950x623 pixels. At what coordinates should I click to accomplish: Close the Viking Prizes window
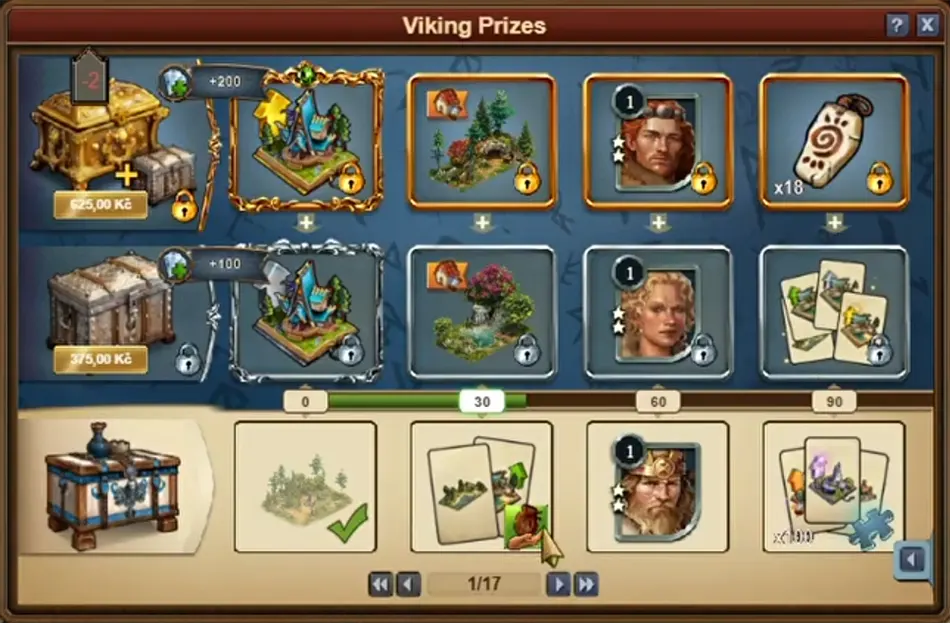[x=927, y=26]
